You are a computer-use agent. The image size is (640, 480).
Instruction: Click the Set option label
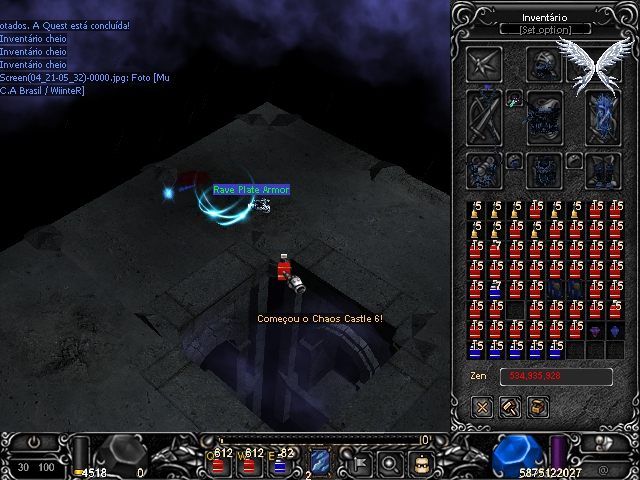pos(545,30)
